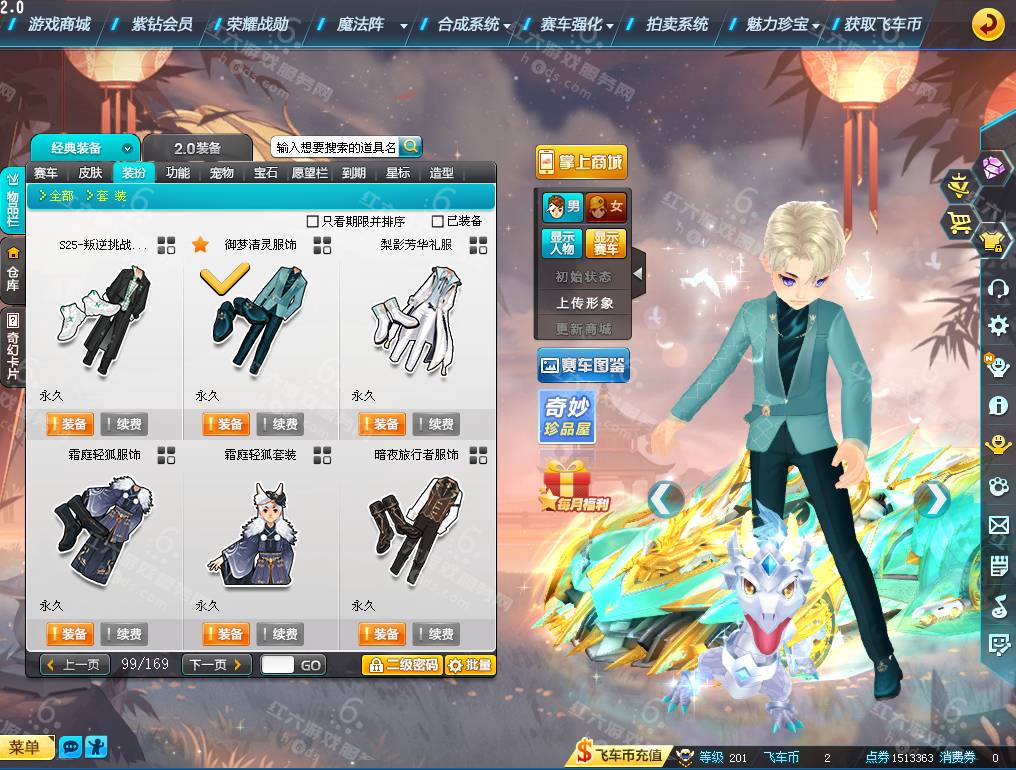Return to previous page 上一页

[x=75, y=665]
